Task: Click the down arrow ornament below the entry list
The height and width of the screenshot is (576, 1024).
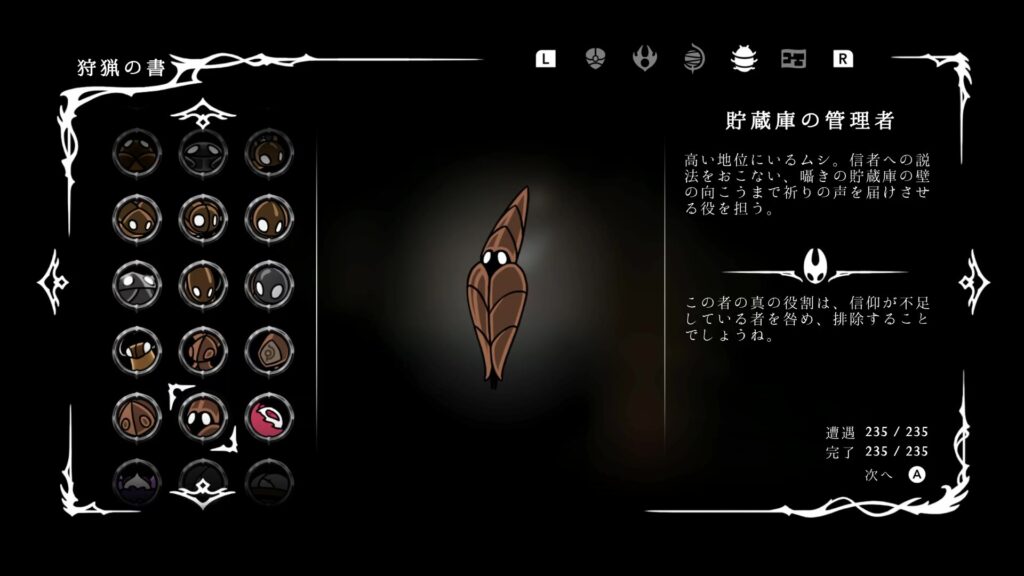Action: (x=202, y=490)
